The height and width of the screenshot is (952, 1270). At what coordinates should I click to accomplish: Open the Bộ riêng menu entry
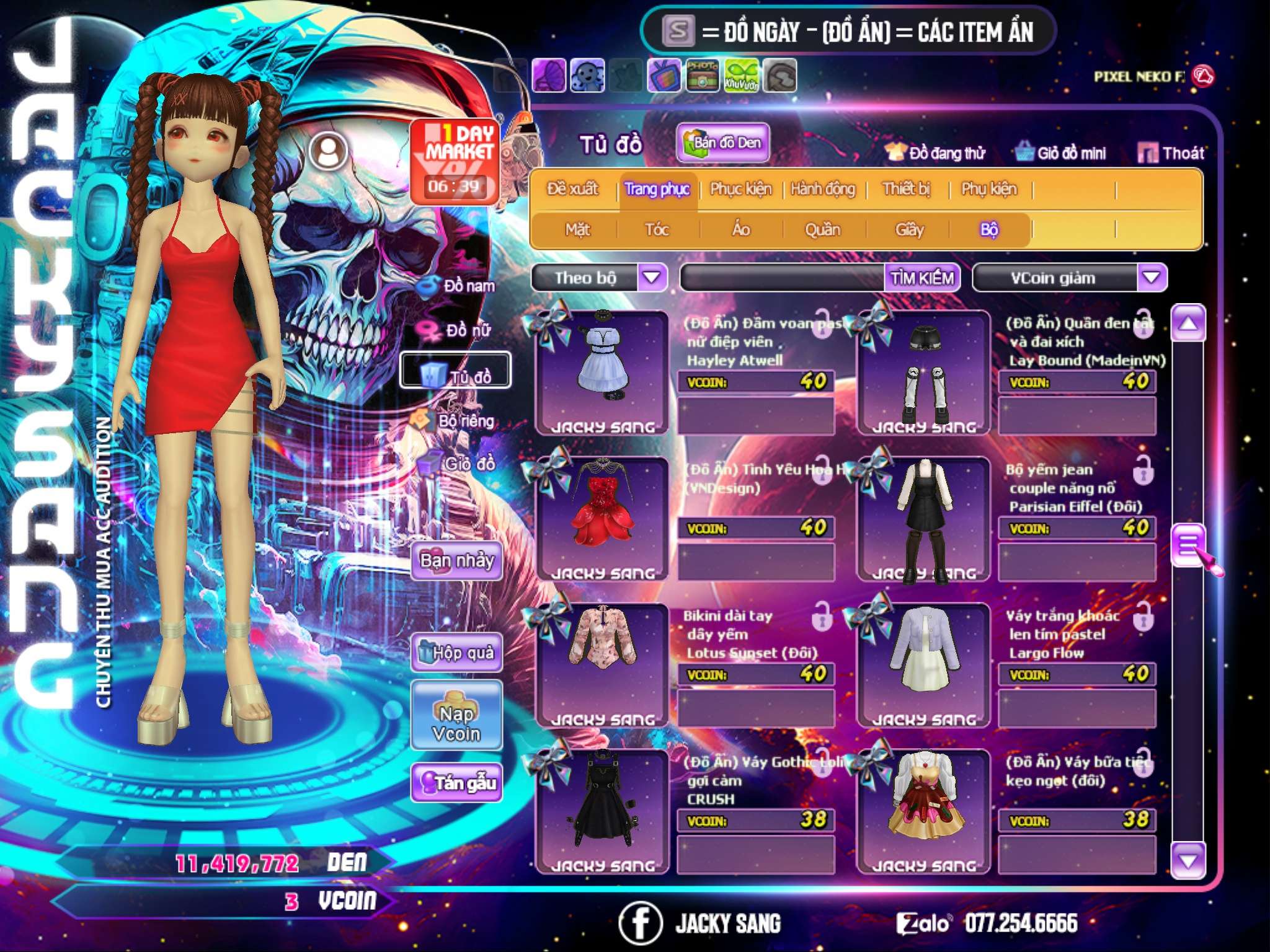point(455,421)
